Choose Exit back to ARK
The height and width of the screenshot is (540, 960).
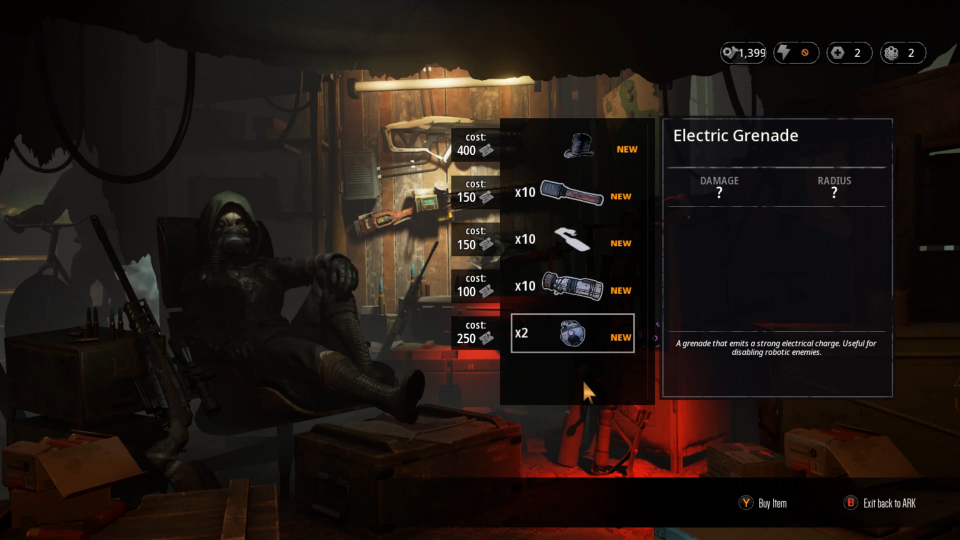[879, 503]
